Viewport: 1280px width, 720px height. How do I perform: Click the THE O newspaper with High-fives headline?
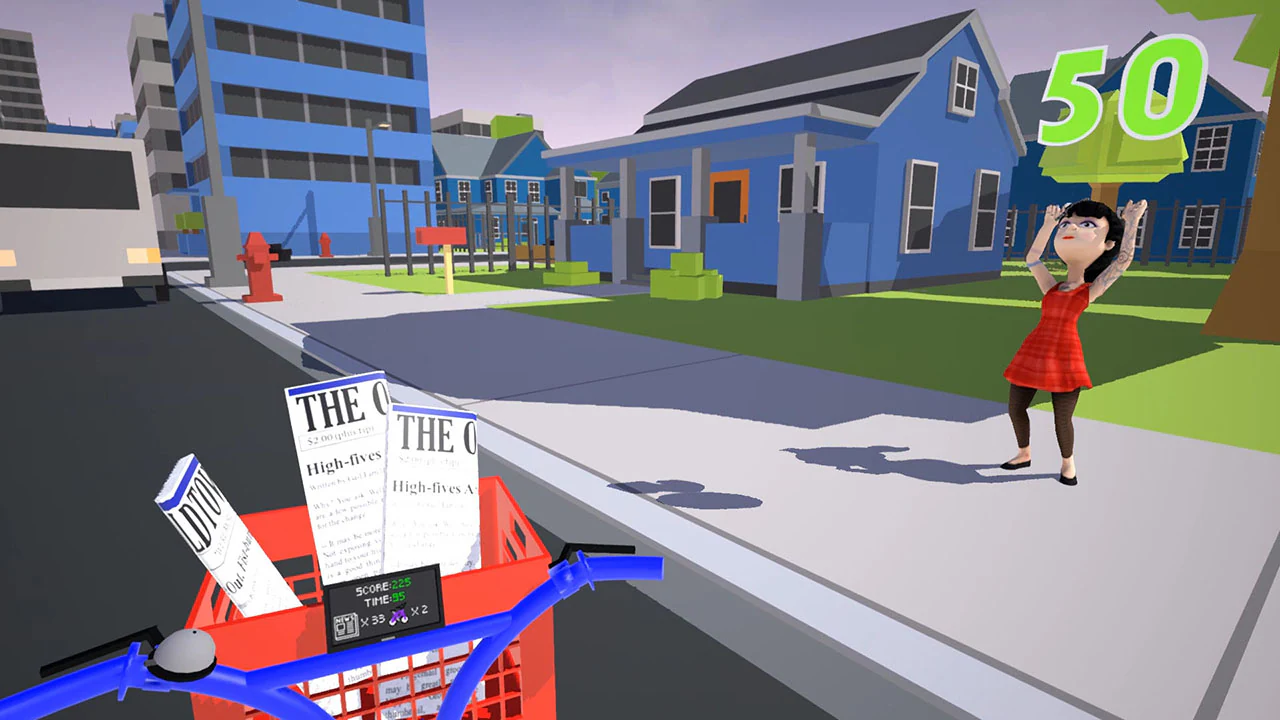coord(340,470)
